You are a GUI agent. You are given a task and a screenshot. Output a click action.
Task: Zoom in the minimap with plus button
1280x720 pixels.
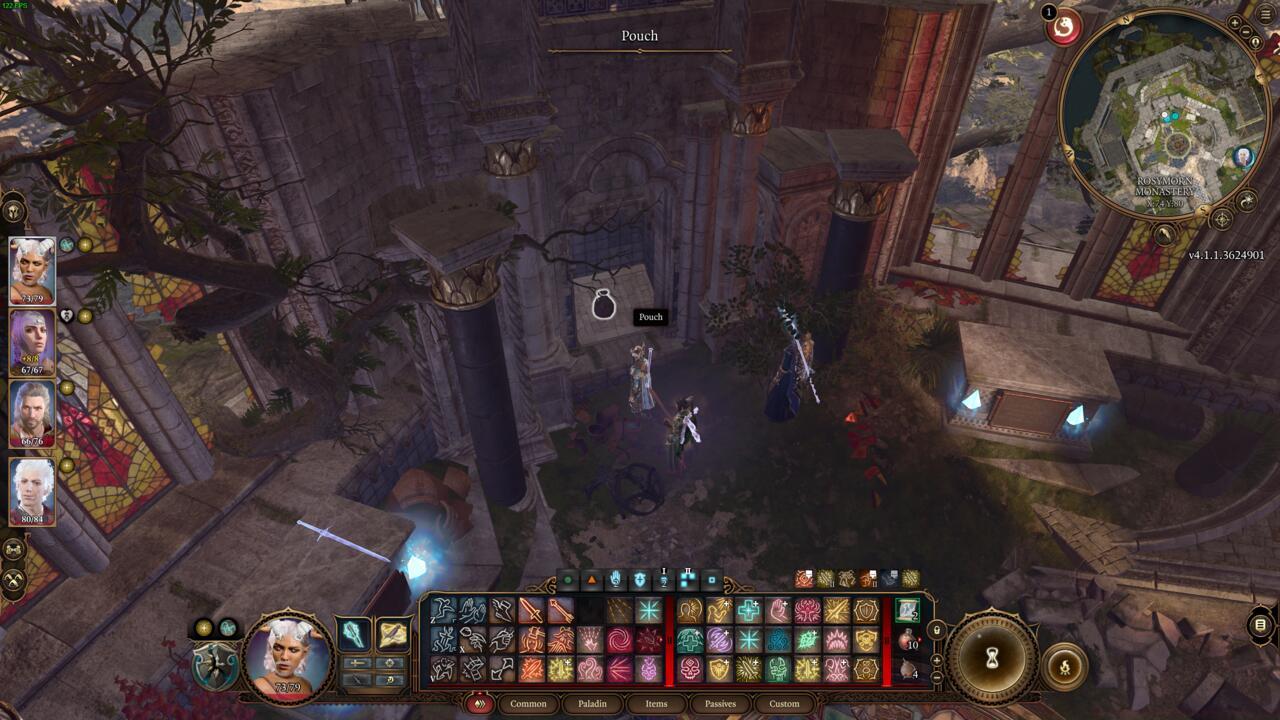click(1235, 23)
